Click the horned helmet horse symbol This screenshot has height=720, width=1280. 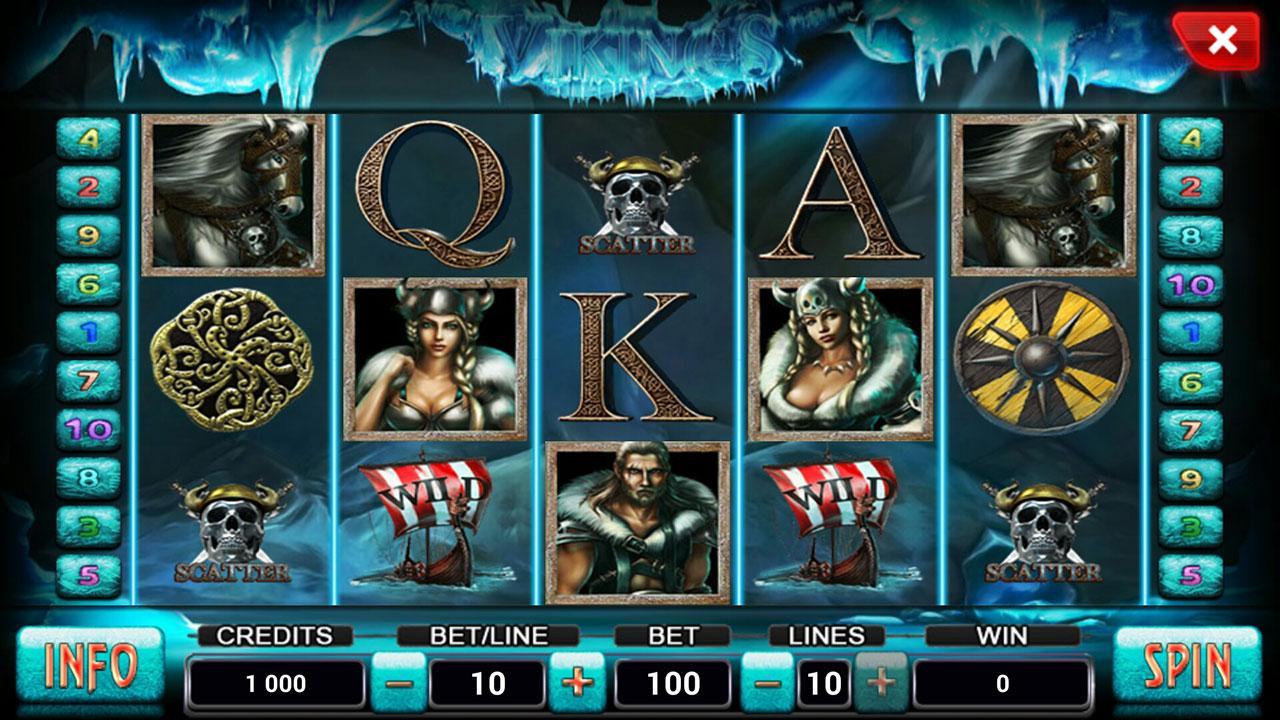[x=230, y=195]
